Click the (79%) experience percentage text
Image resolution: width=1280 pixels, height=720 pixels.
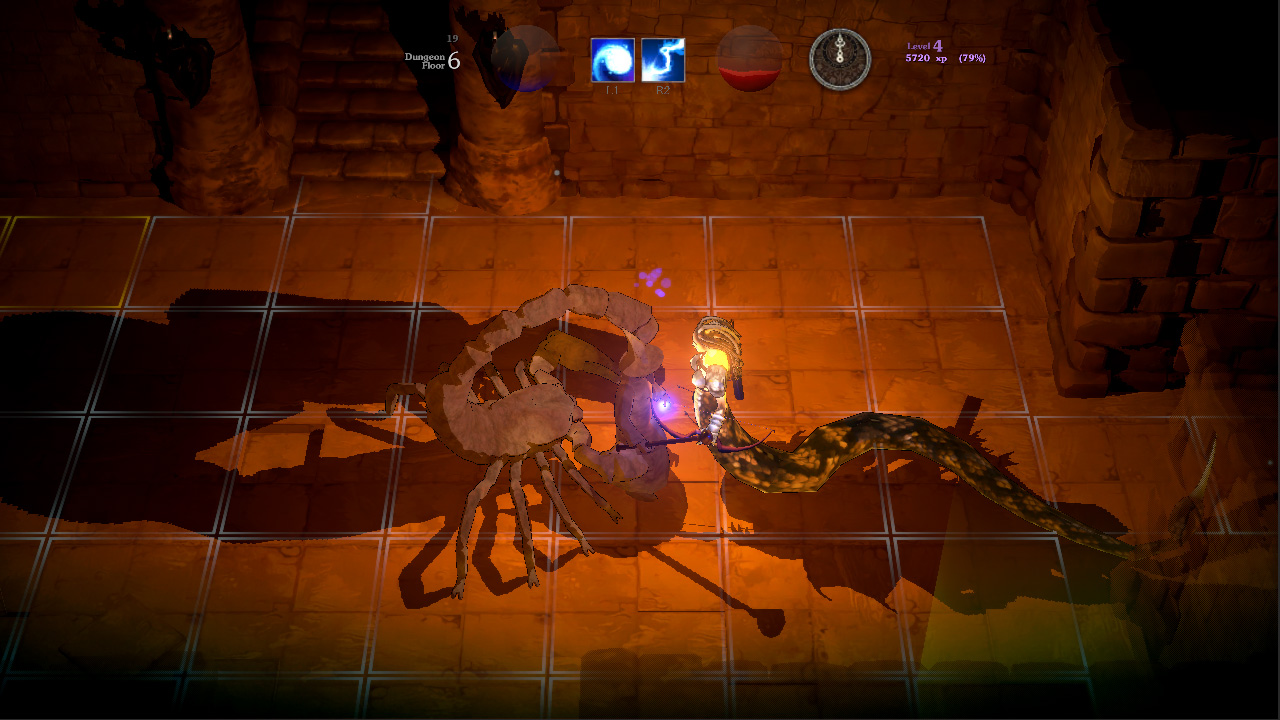tap(972, 60)
